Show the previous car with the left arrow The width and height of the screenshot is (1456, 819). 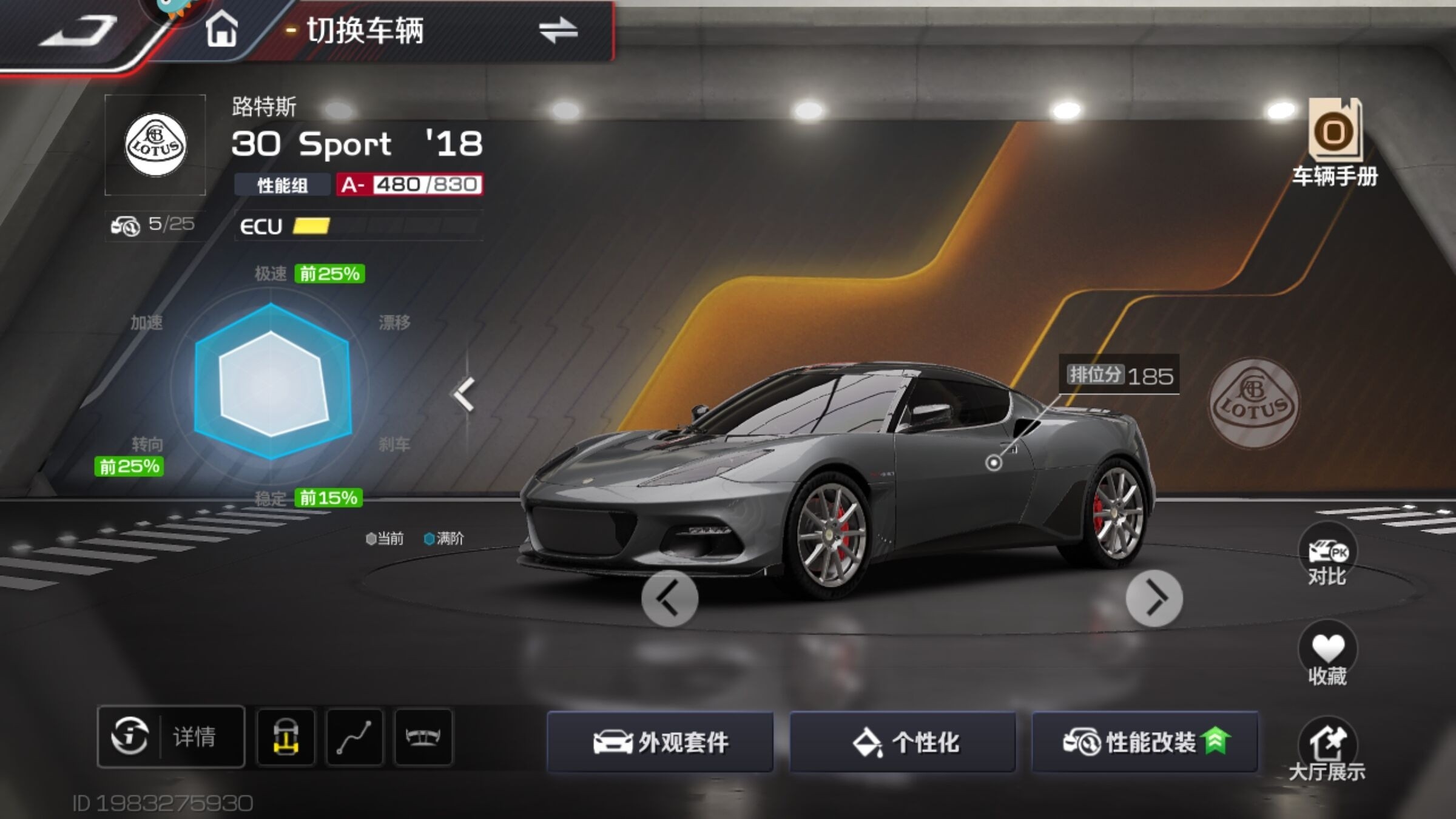tap(670, 598)
